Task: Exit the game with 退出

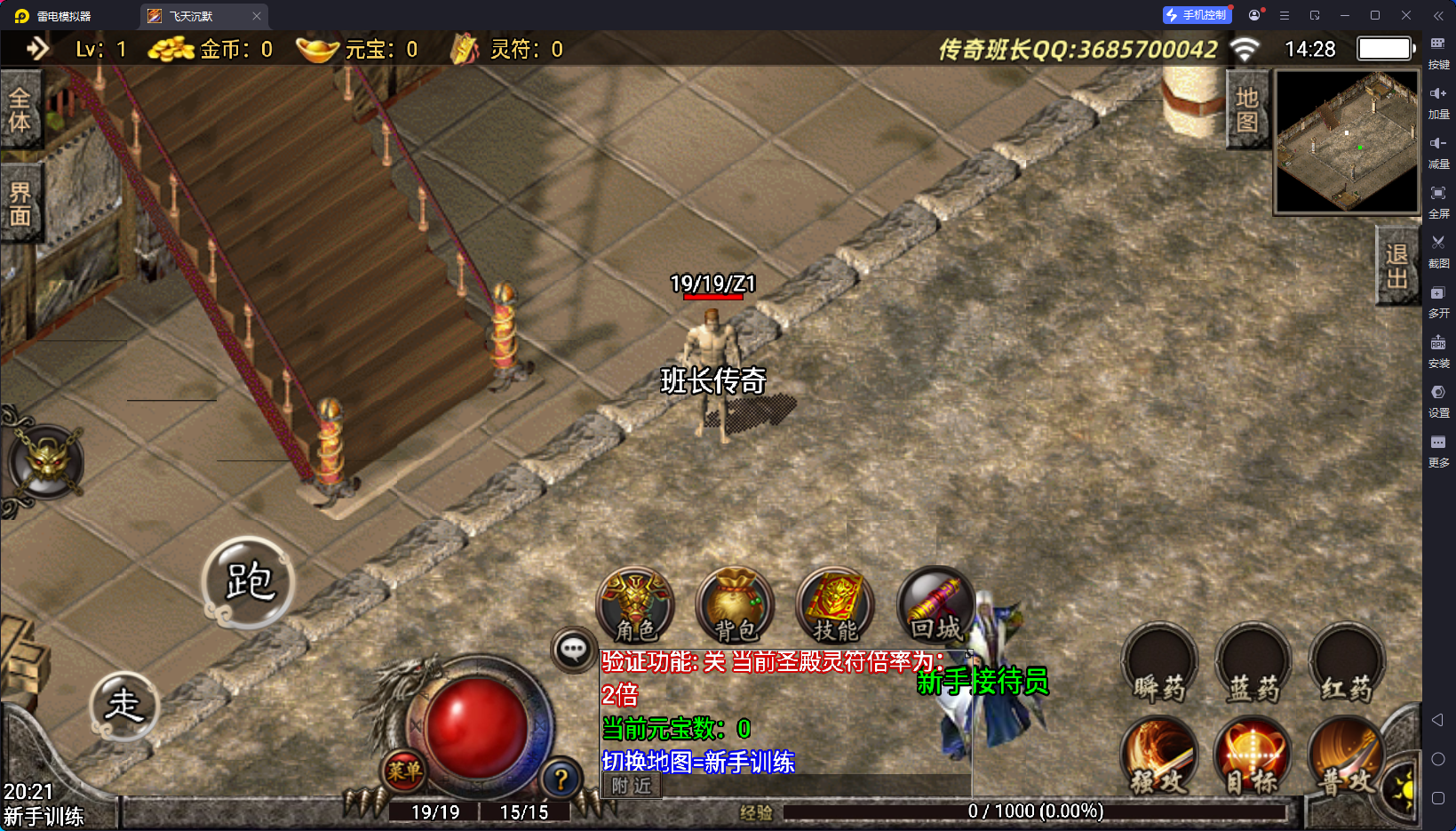Action: [1396, 266]
